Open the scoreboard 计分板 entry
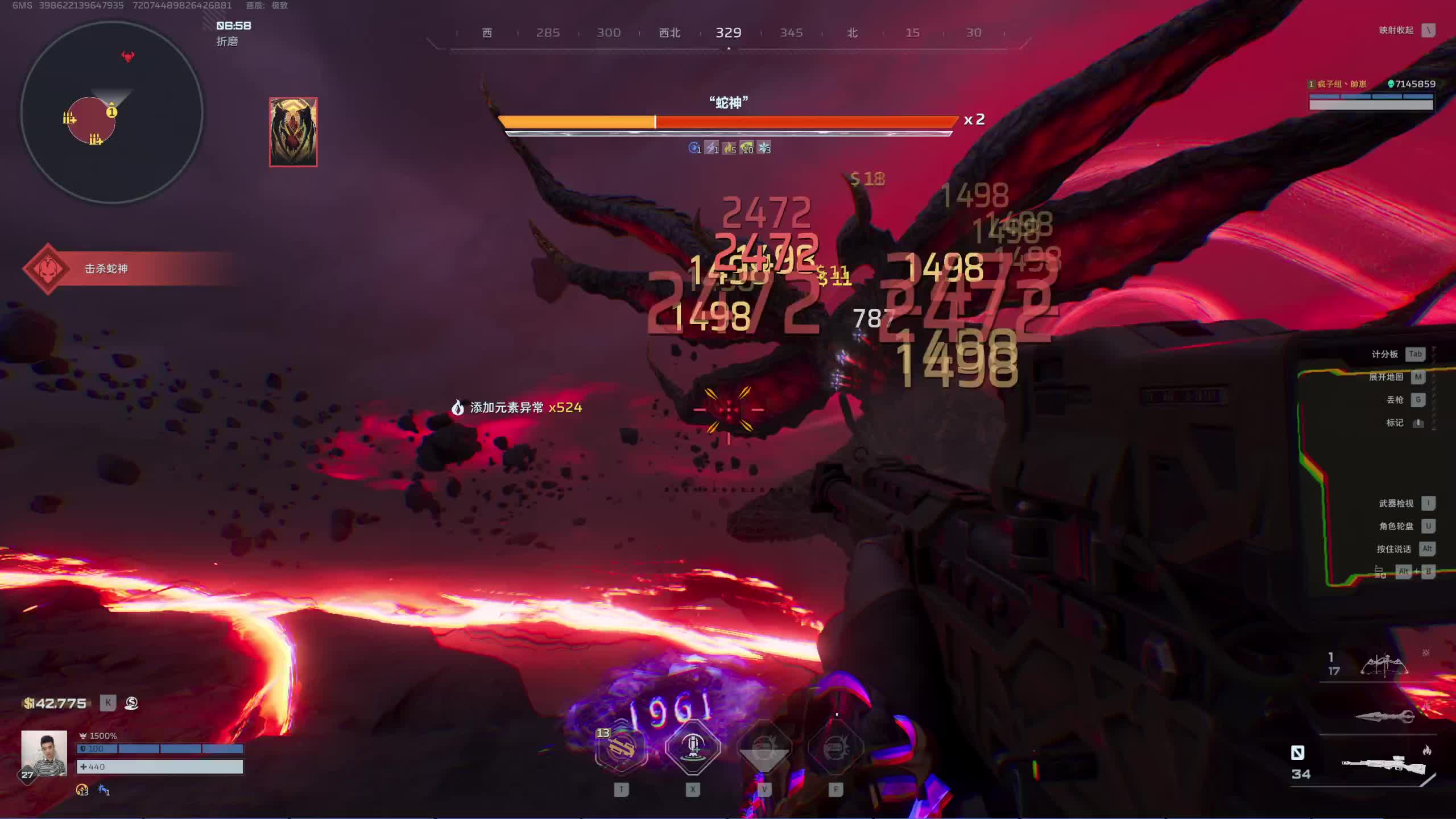This screenshot has width=1456, height=819. [x=1385, y=354]
